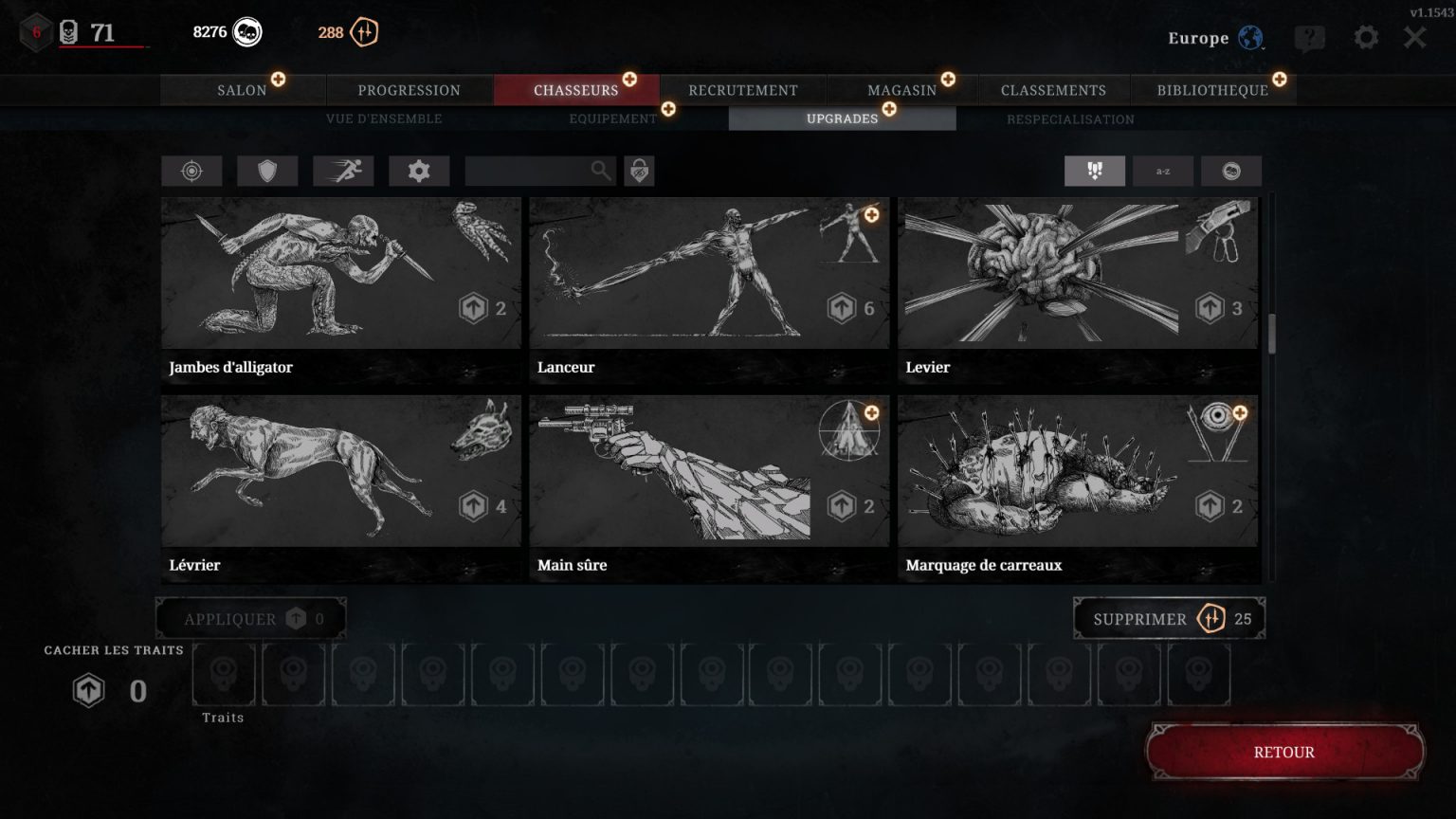Filter traits with the gear icon
Image resolution: width=1456 pixels, height=819 pixels.
(x=419, y=171)
